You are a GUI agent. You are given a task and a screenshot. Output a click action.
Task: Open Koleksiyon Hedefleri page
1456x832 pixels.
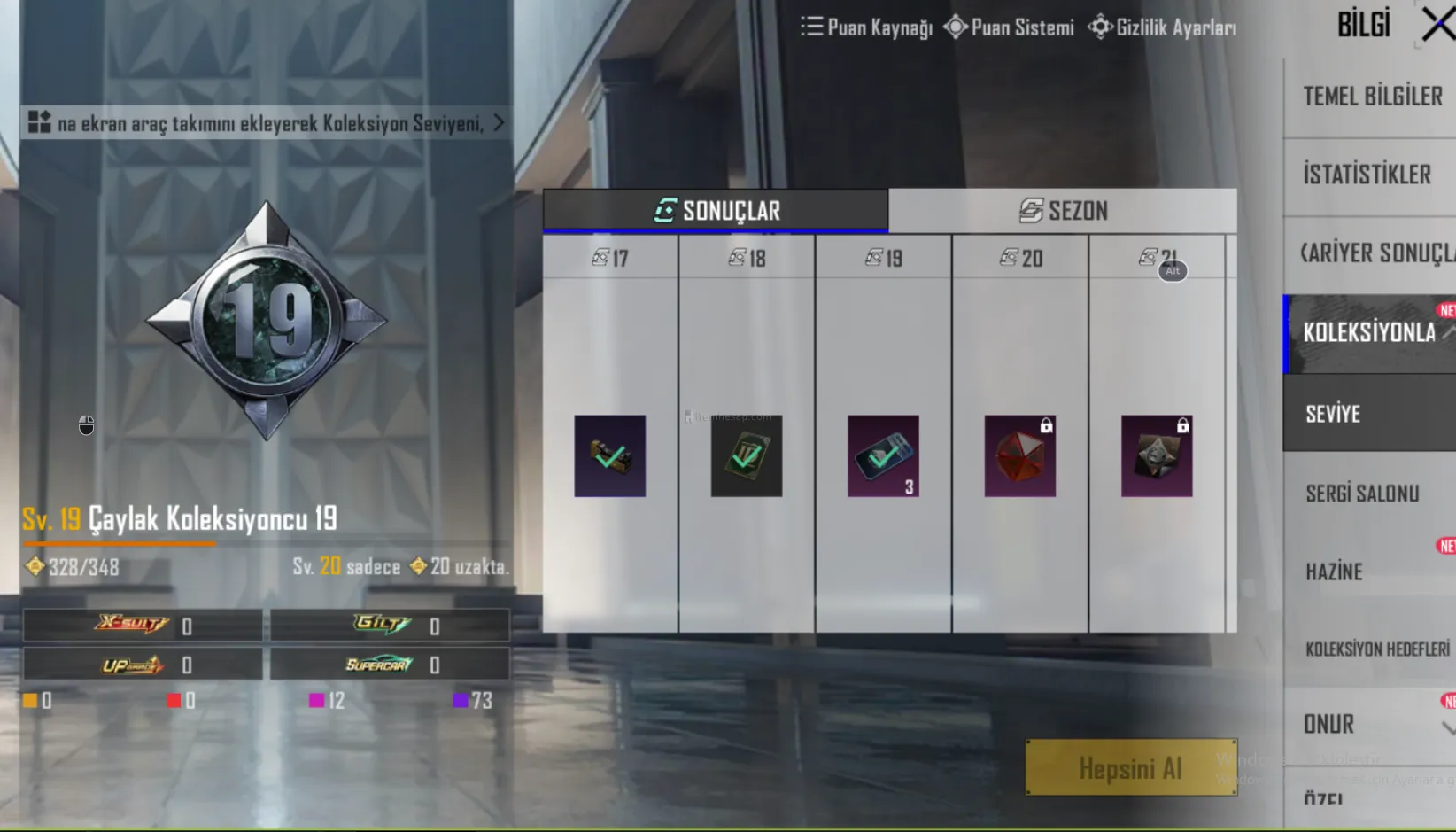(x=1376, y=649)
